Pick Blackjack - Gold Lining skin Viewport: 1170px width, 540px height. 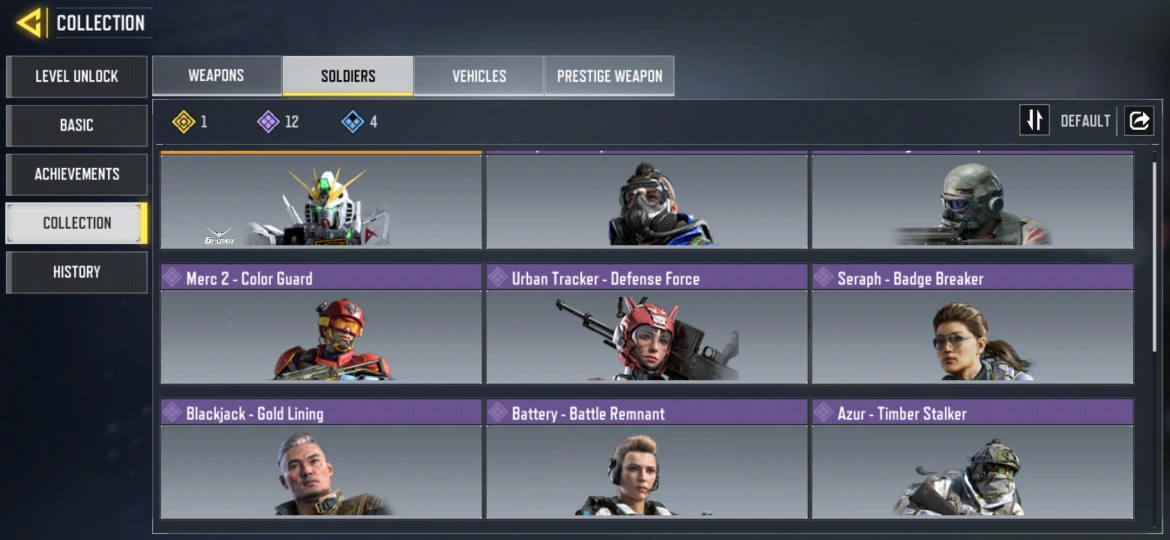321,459
